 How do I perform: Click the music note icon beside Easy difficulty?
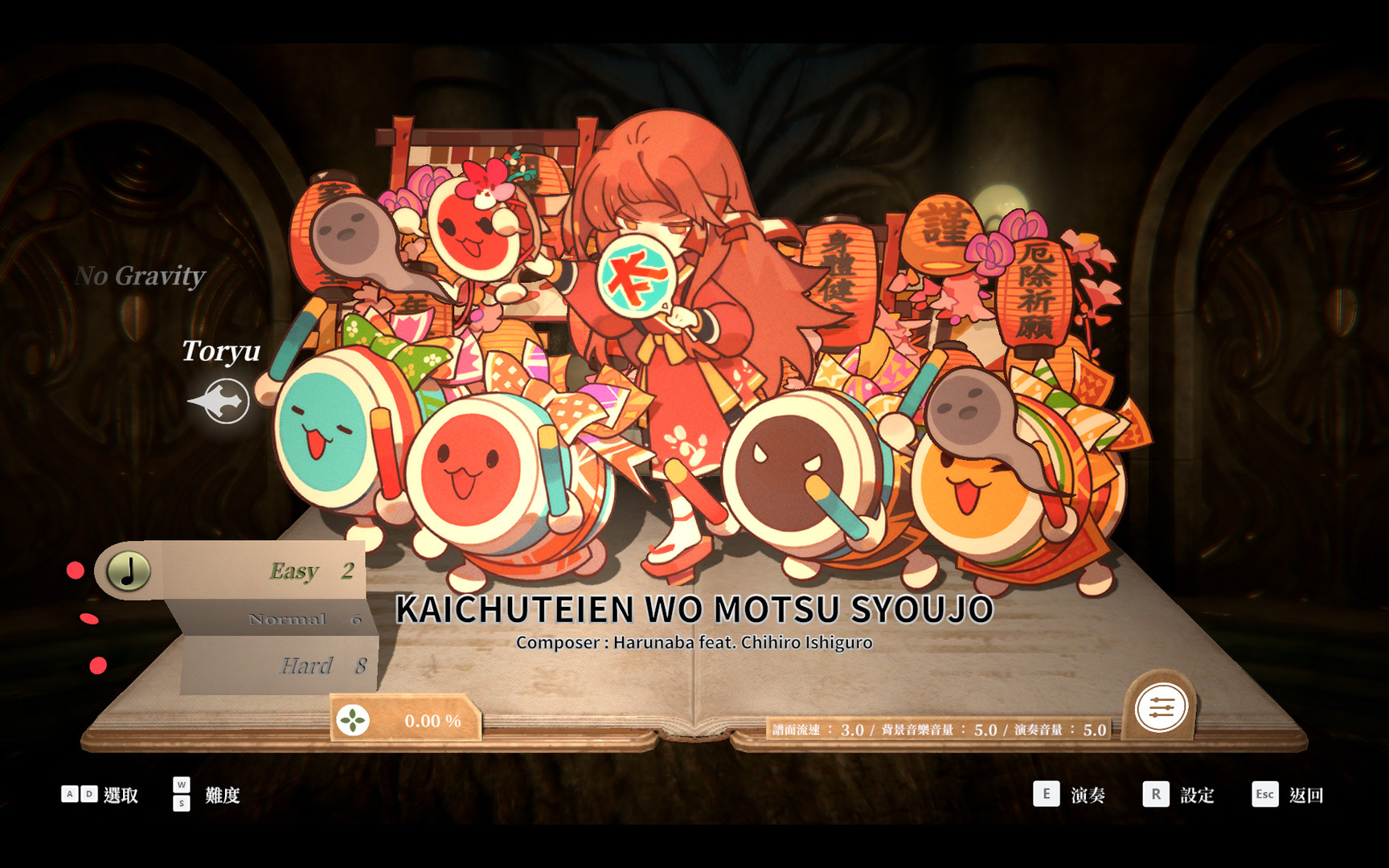click(129, 571)
